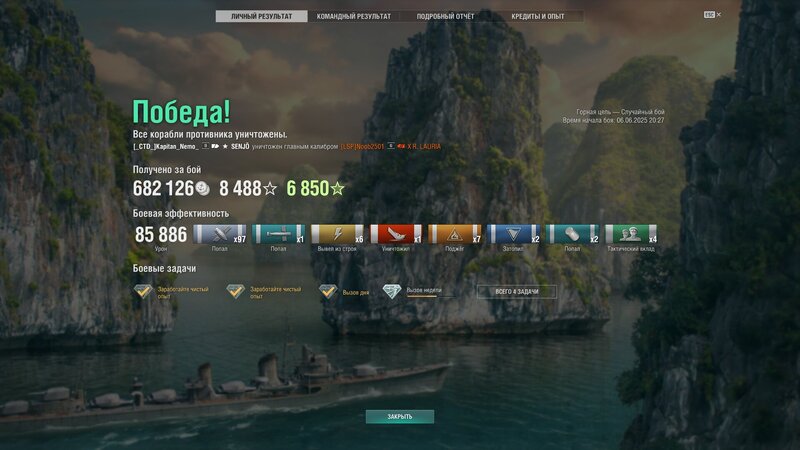Image resolution: width=800 pixels, height=450 pixels.
Task: Click the Затопил flooding ribbon
Action: [x=514, y=234]
